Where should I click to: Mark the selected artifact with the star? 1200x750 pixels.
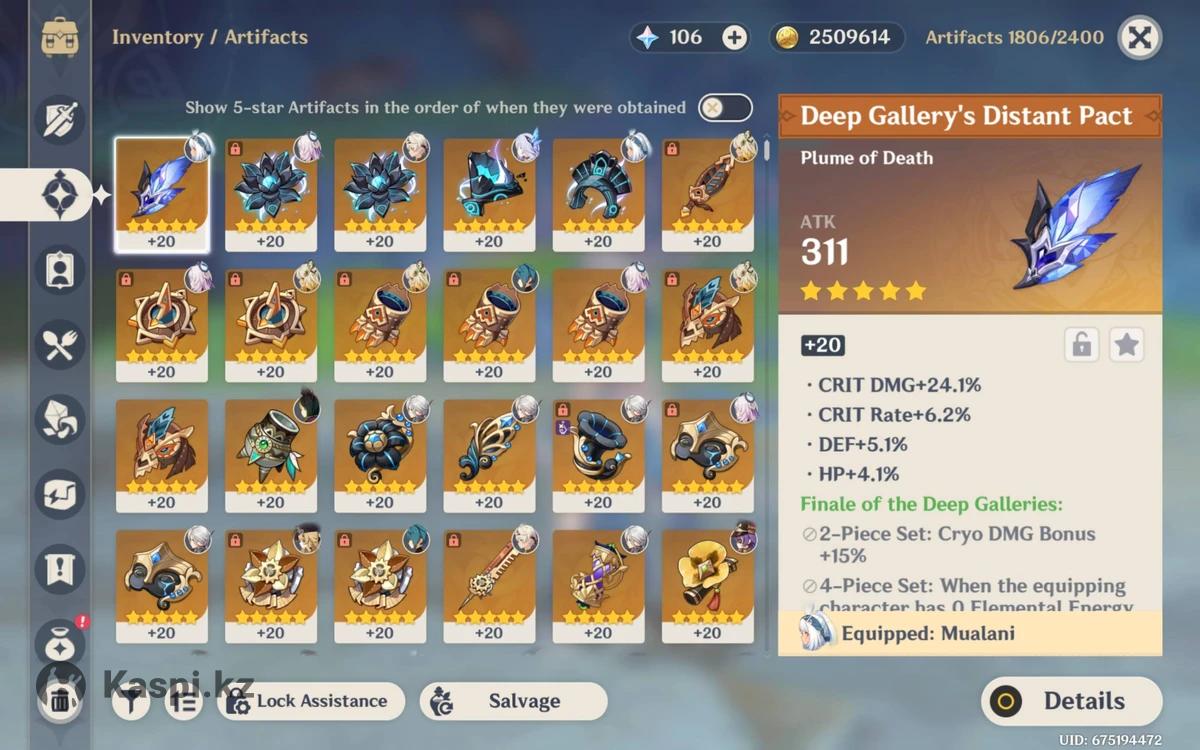click(1127, 345)
